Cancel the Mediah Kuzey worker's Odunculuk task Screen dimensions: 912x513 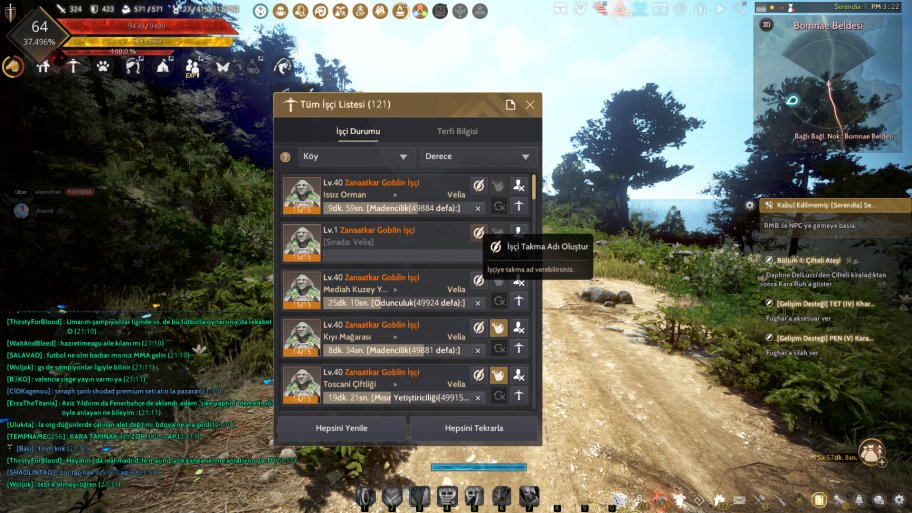point(478,303)
